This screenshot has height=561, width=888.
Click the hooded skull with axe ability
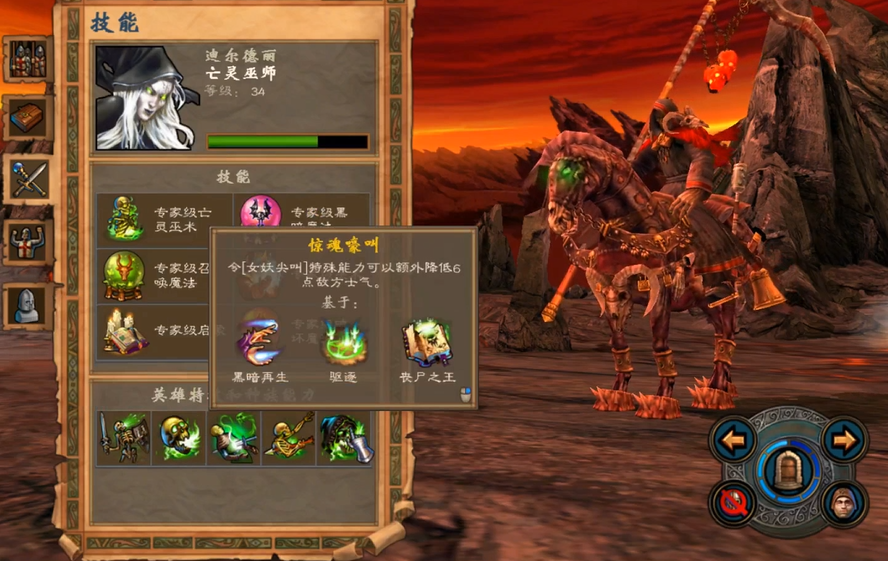coord(345,438)
